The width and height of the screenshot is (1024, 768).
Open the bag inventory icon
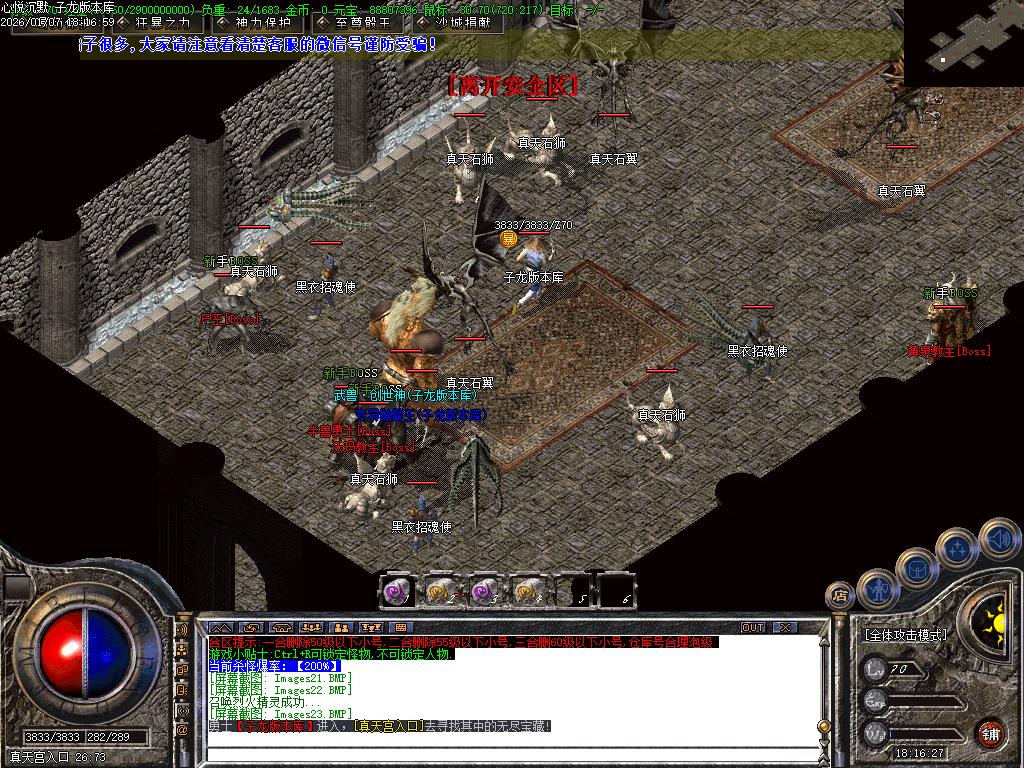(917, 568)
